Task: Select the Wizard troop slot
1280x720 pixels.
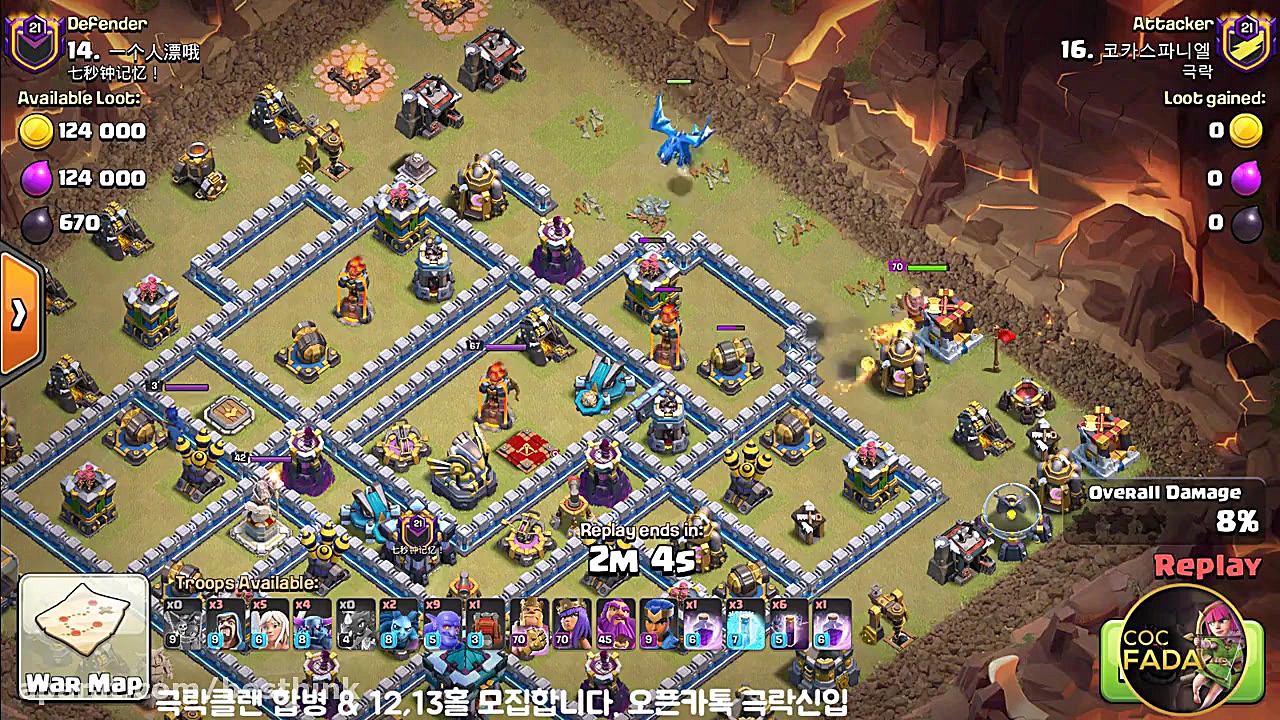Action: click(x=227, y=625)
